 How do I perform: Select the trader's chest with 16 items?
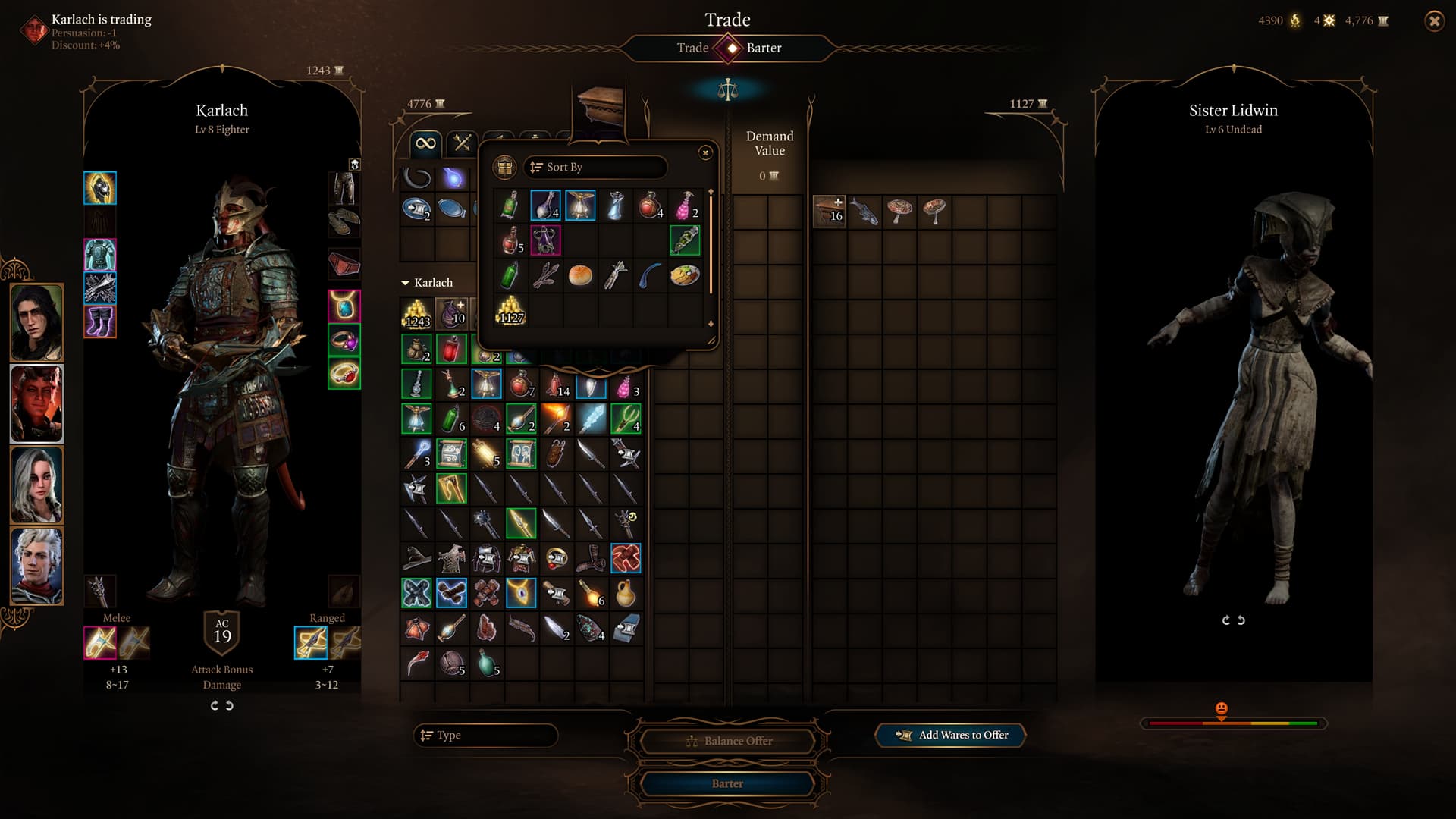point(829,212)
